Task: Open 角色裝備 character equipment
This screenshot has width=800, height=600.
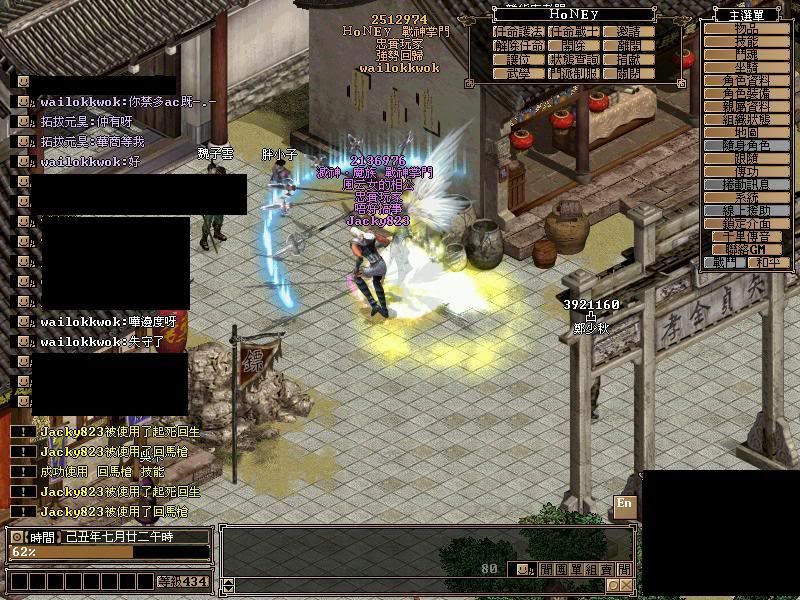Action: pyautogui.click(x=744, y=94)
